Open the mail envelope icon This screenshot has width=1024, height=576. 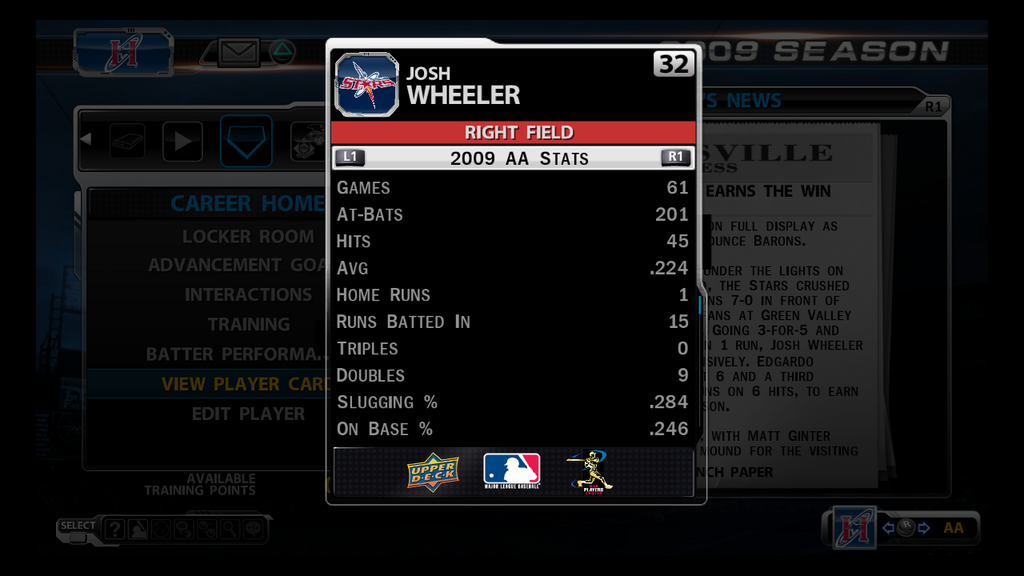(238, 52)
